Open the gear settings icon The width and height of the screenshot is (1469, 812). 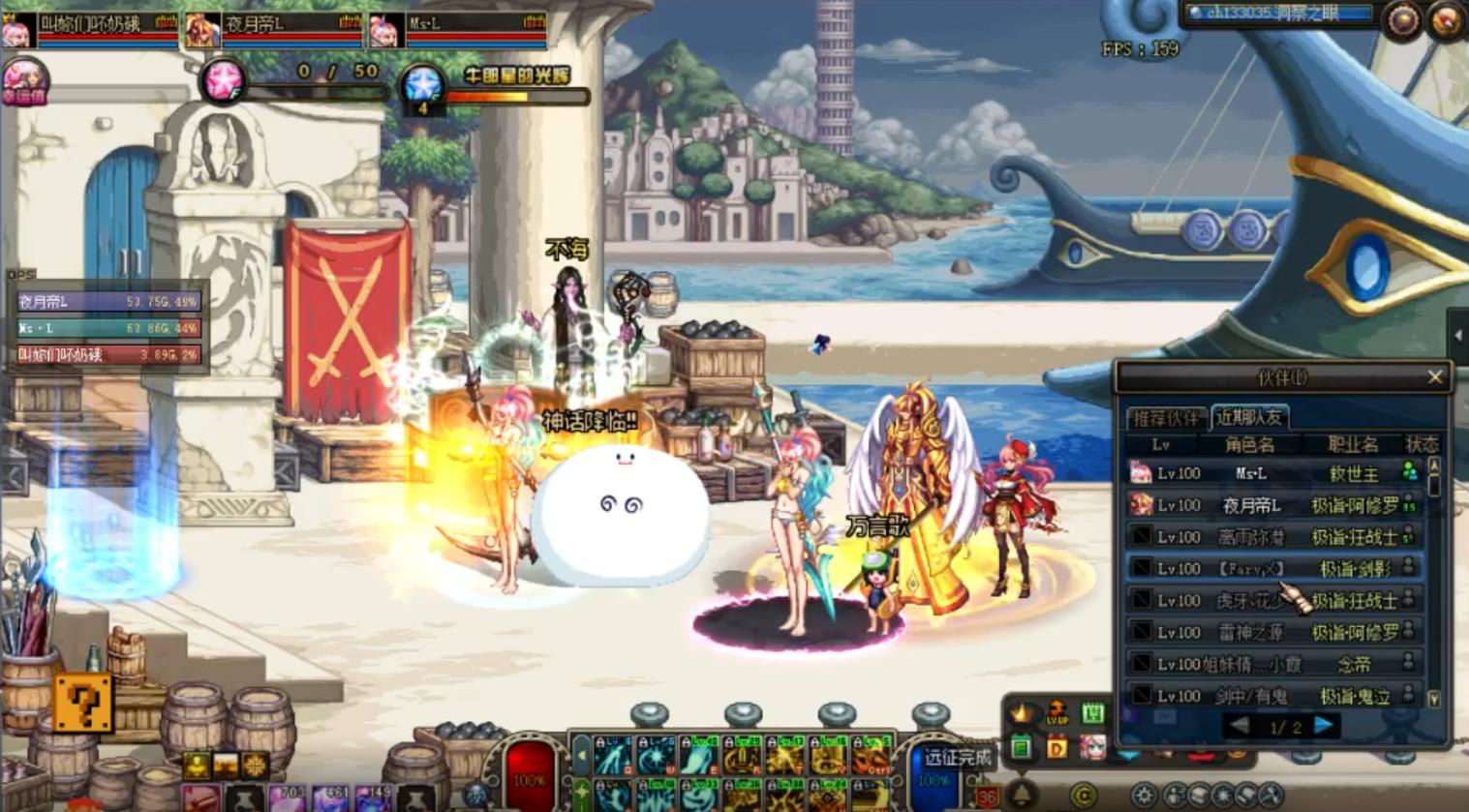point(1144,797)
